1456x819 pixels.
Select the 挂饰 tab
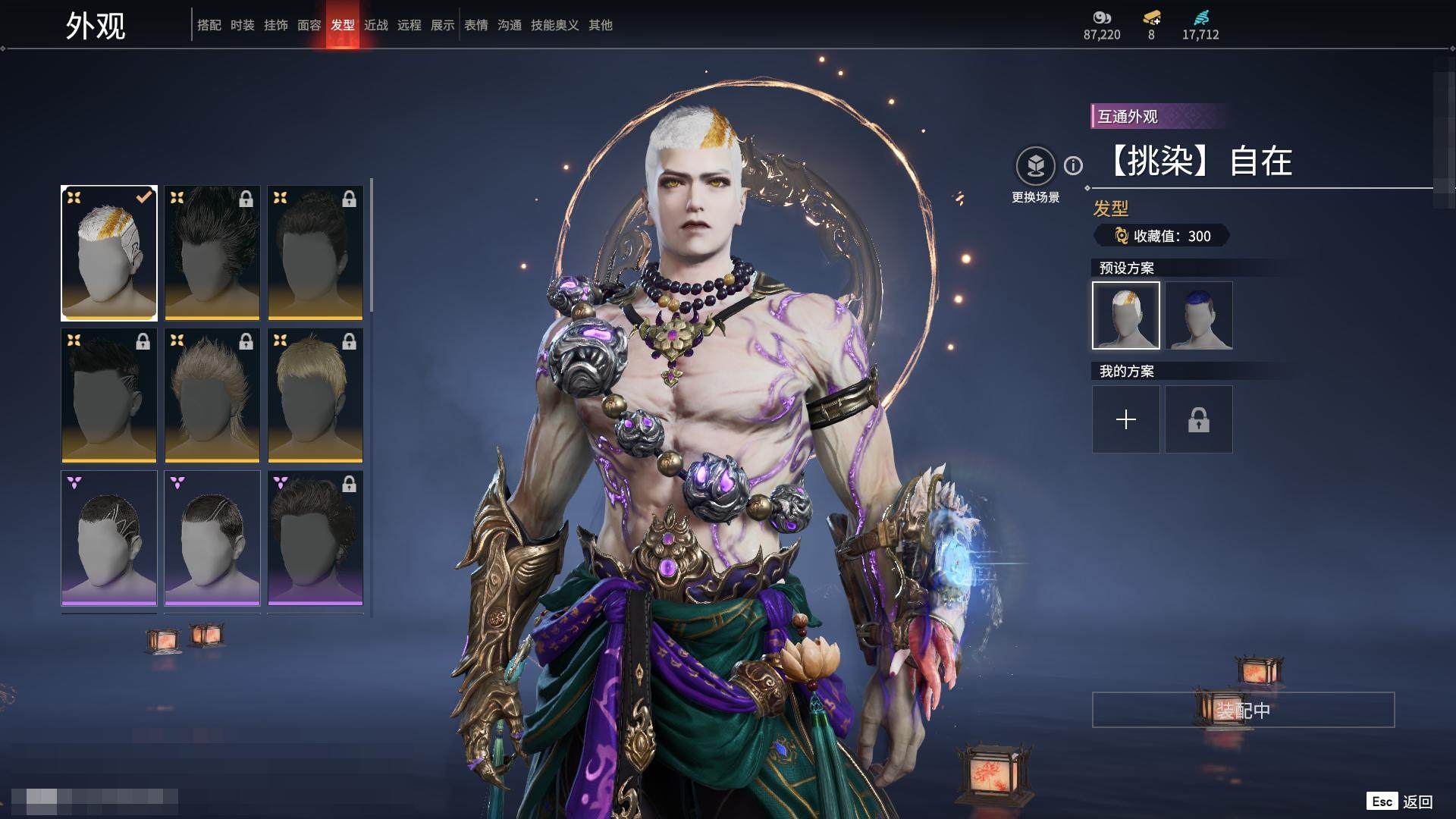tap(276, 25)
